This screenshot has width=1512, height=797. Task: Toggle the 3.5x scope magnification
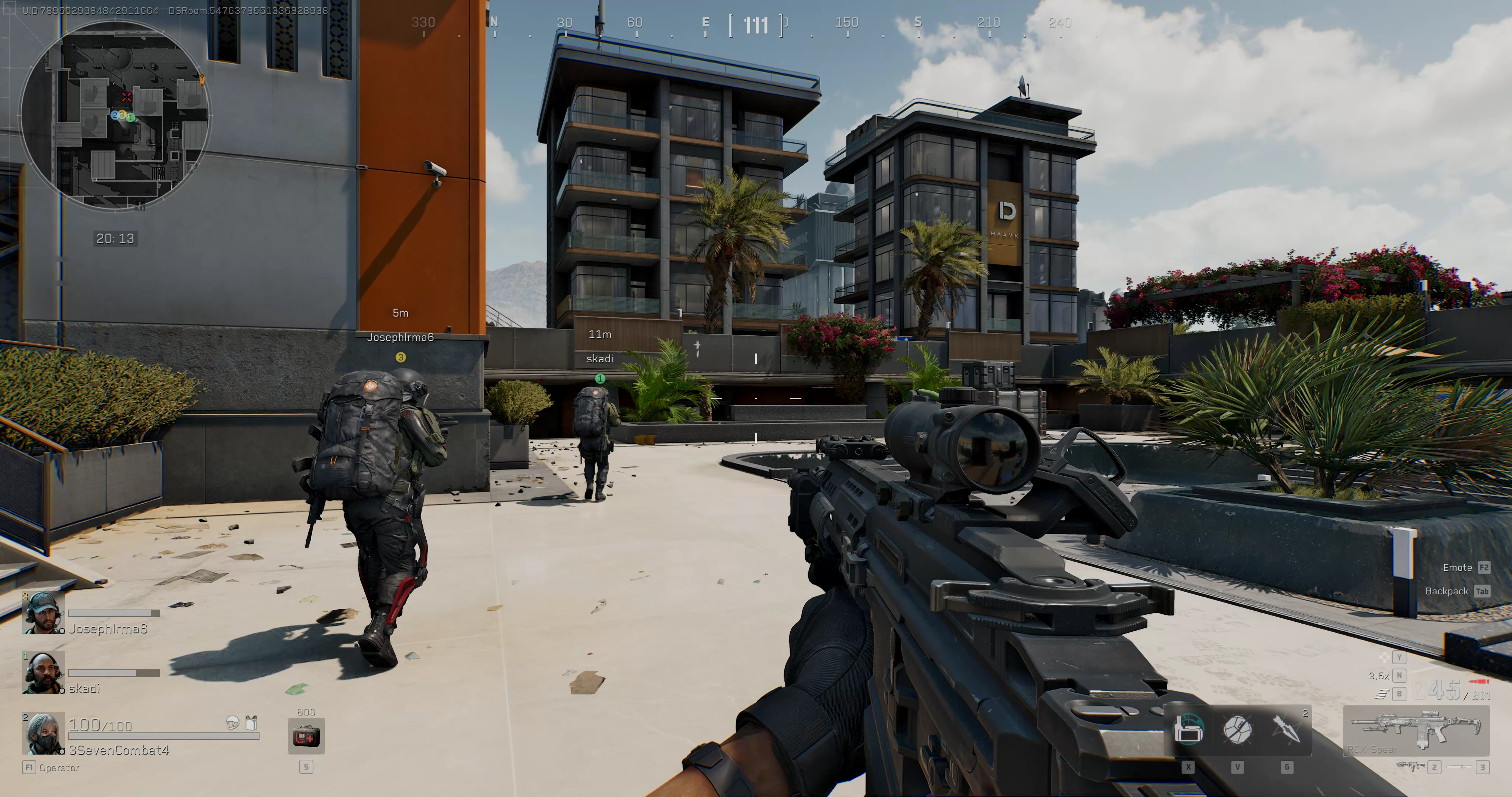coord(1379,676)
